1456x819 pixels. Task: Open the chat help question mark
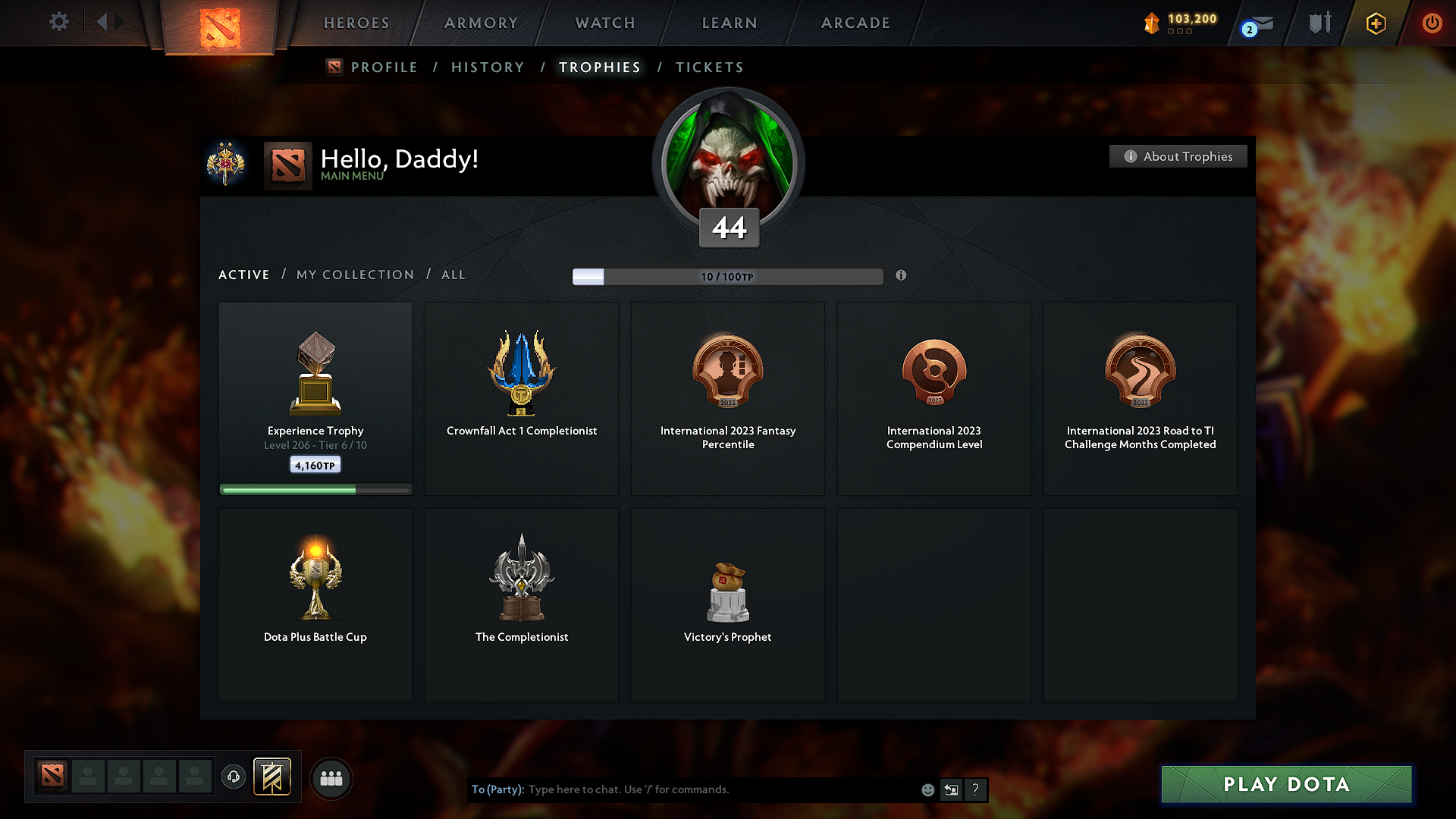click(x=976, y=789)
